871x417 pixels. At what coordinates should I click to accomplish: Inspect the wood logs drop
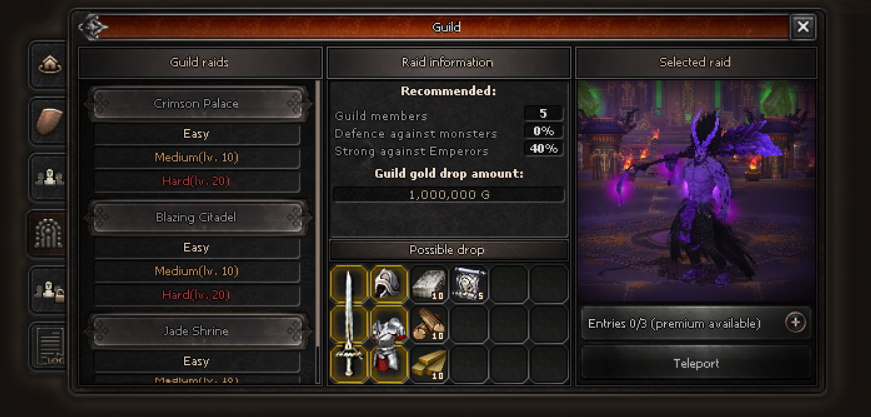pyautogui.click(x=429, y=324)
